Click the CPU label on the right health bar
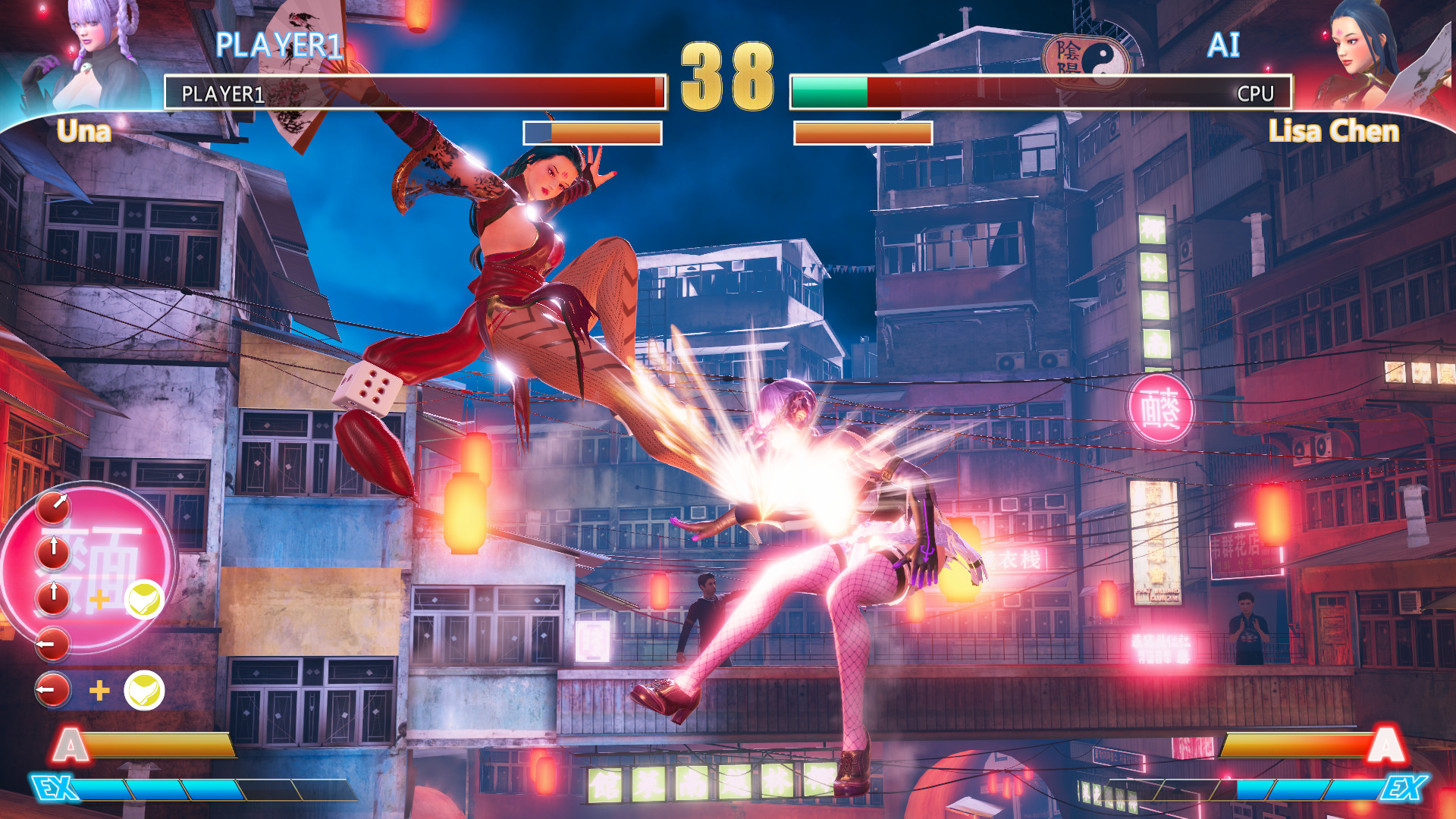 1255,94
